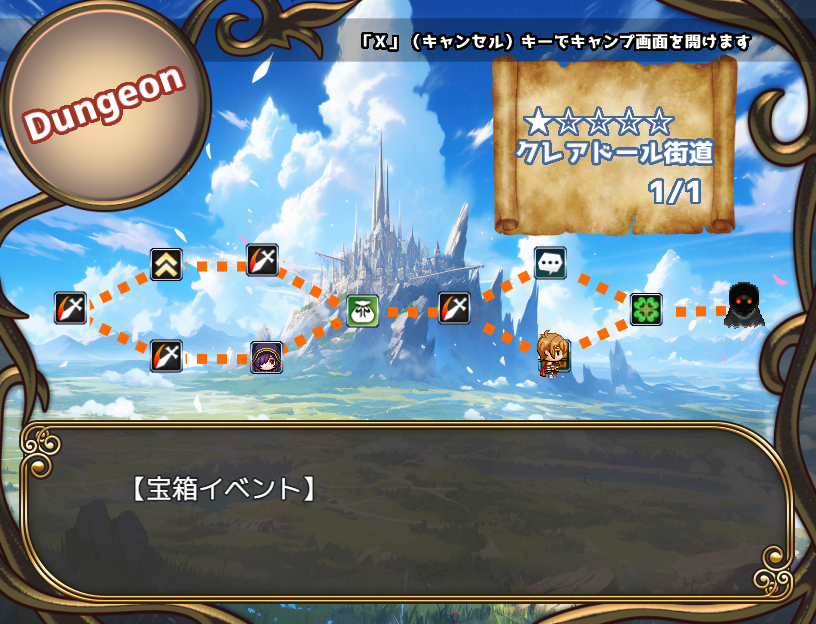Advance the 宝箱イベント message window
This screenshot has height=624, width=816.
tap(406, 512)
